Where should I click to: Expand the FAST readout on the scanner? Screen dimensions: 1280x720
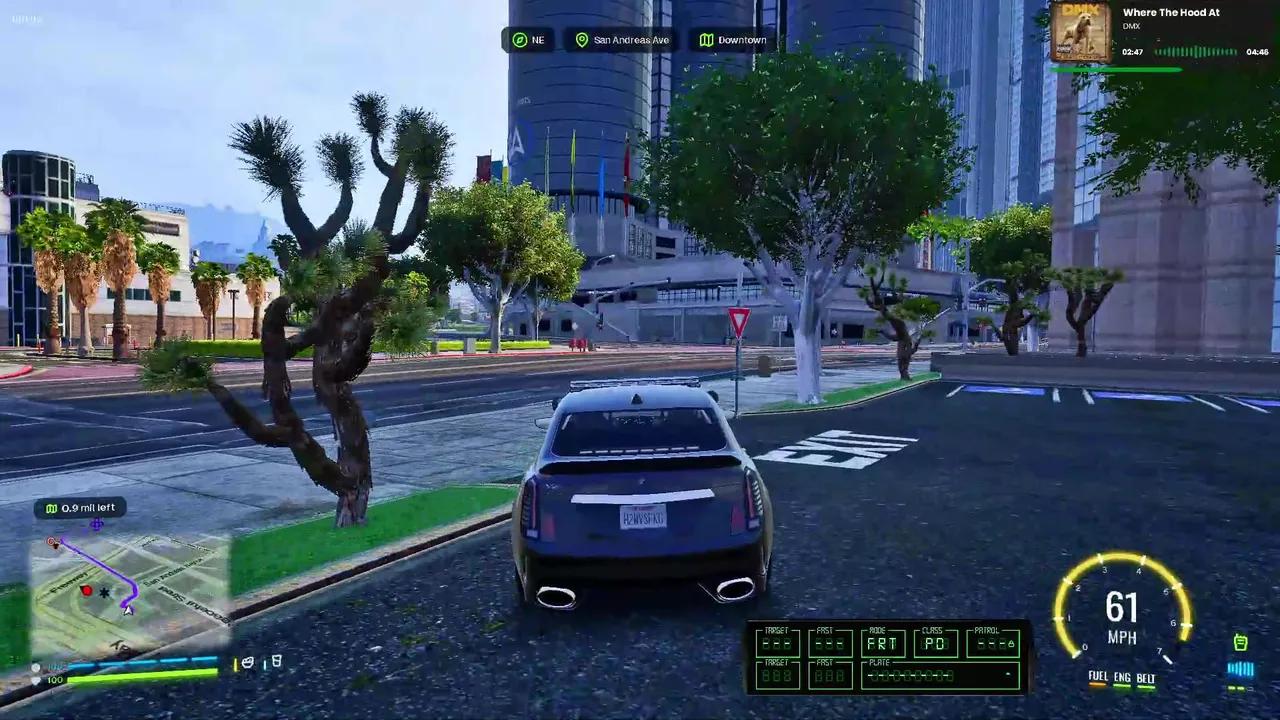(x=830, y=645)
